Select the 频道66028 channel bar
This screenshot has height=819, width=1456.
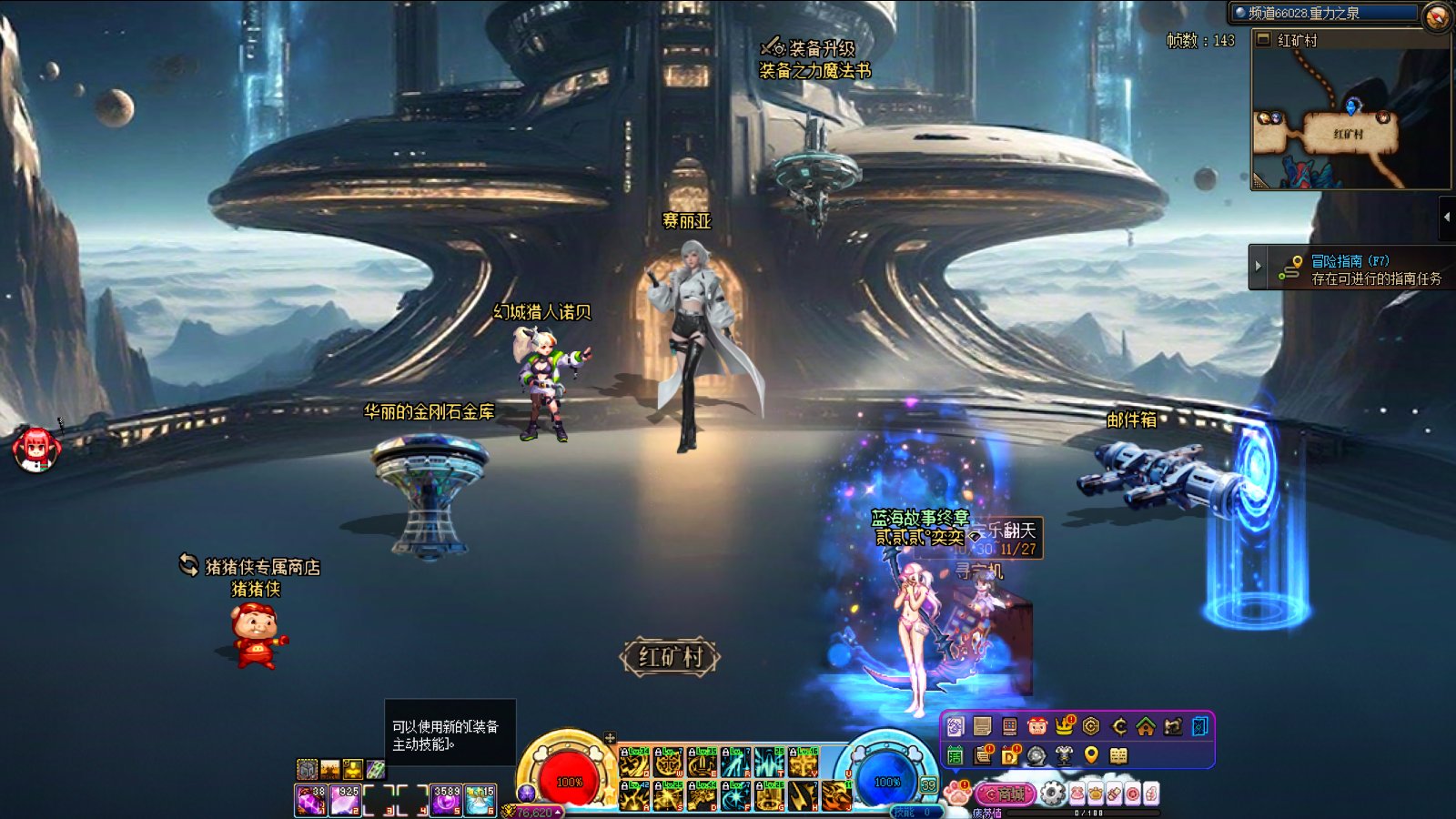(1324, 13)
